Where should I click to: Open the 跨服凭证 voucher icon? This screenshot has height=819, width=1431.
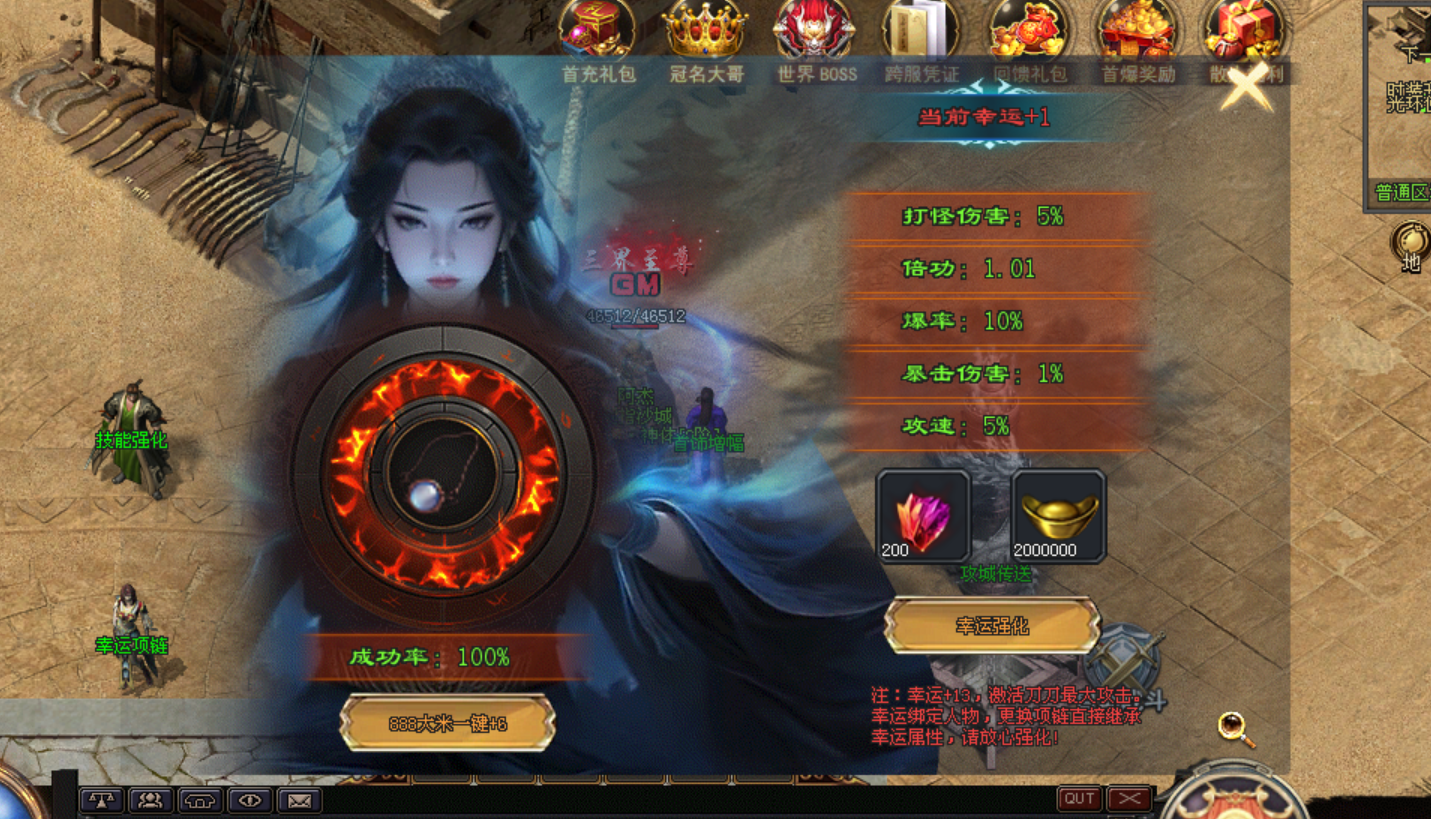click(x=921, y=30)
